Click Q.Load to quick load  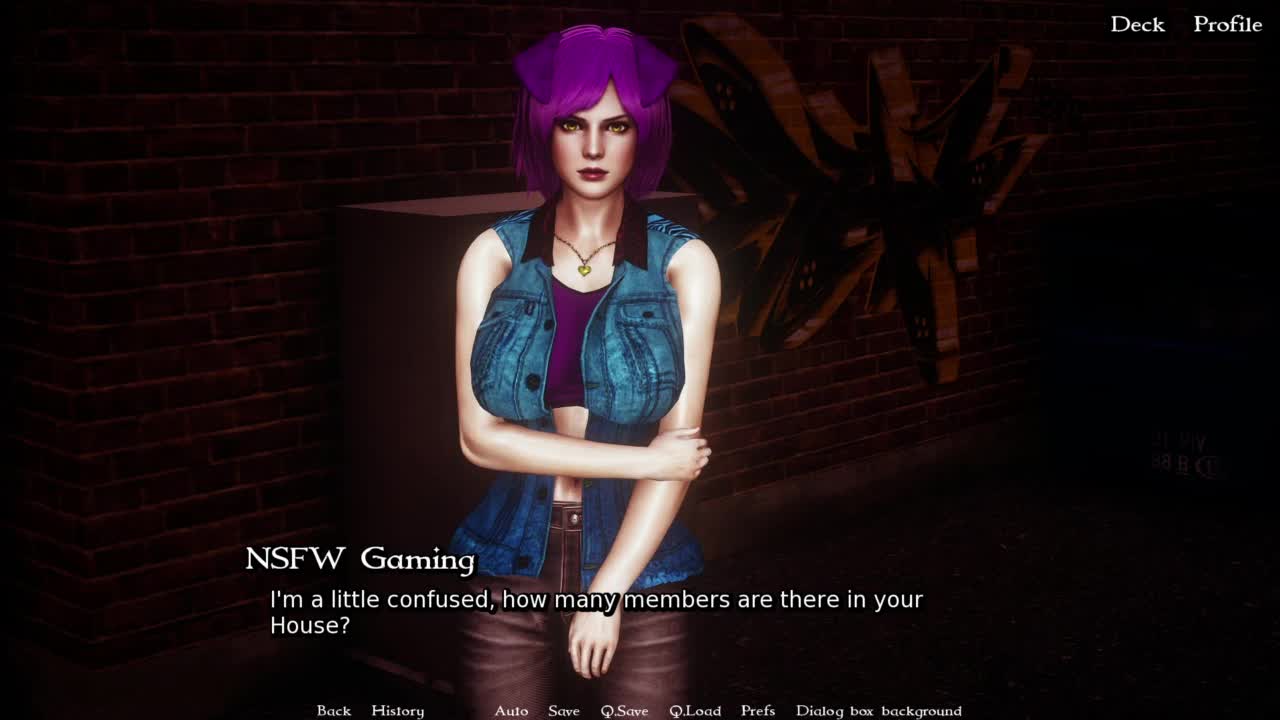[695, 710]
